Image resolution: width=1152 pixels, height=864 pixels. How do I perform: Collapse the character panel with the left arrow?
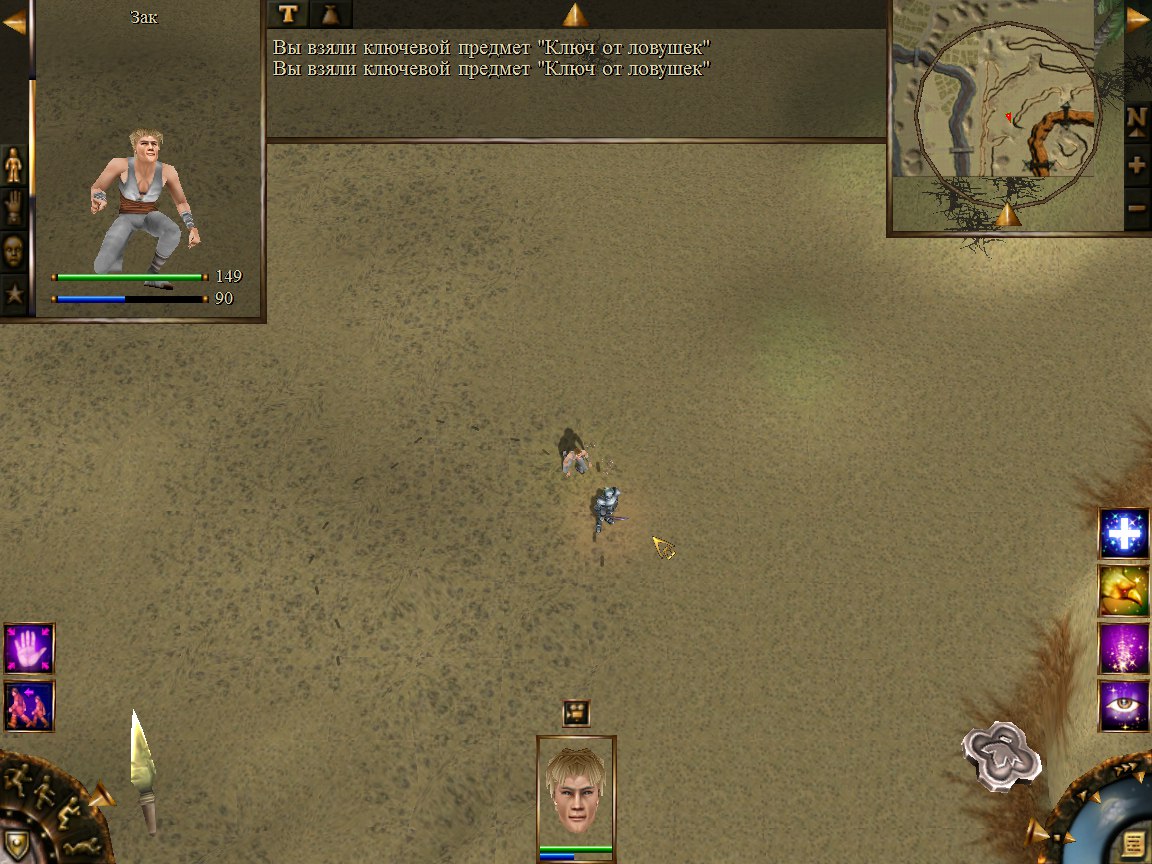click(x=14, y=21)
